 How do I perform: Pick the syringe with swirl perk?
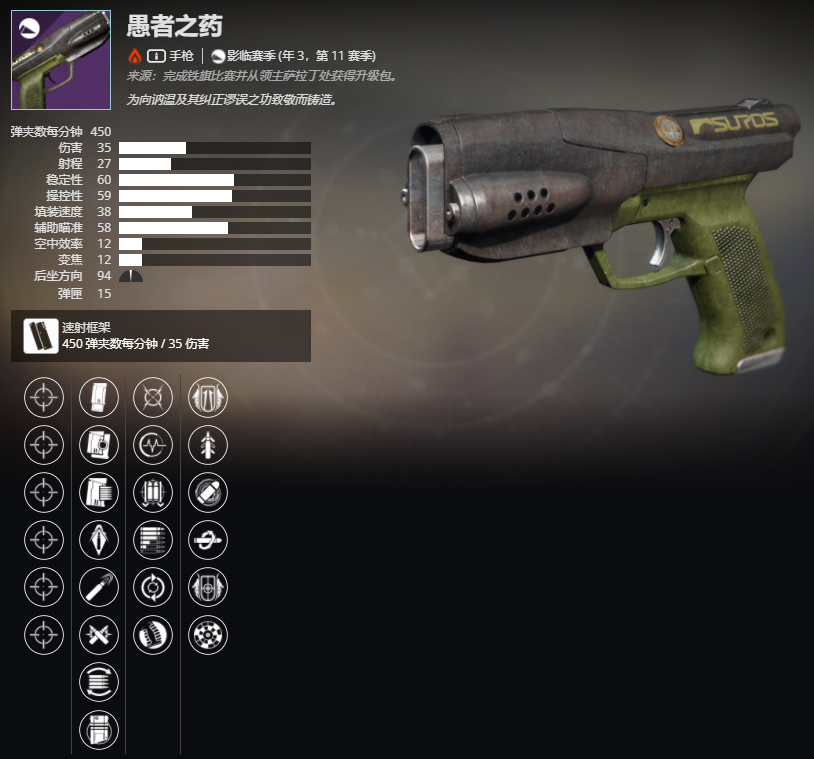(x=208, y=539)
